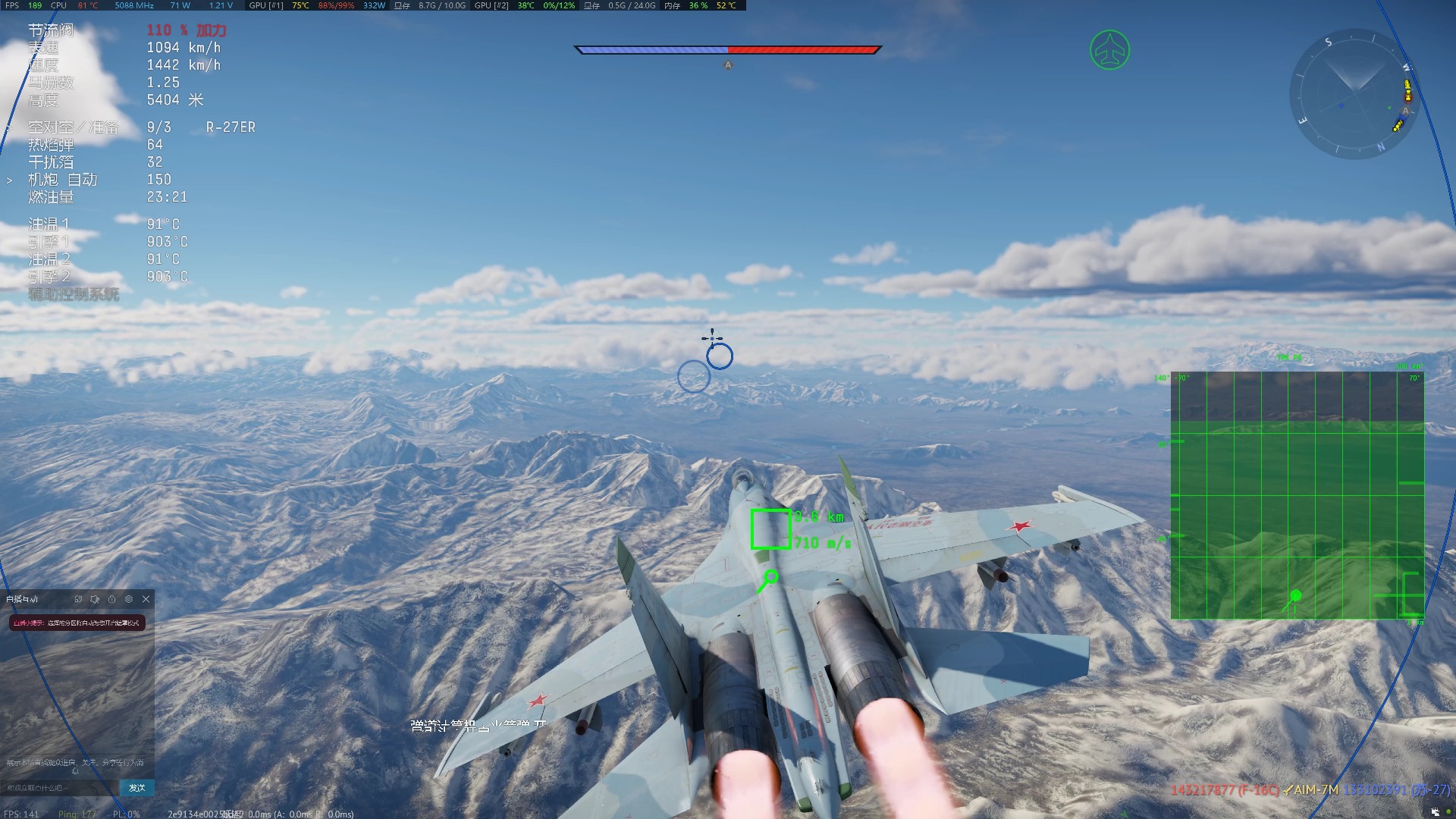The width and height of the screenshot is (1456, 819).
Task: Click the puzzle-piece plugin icon in overlay
Action: coord(95,599)
